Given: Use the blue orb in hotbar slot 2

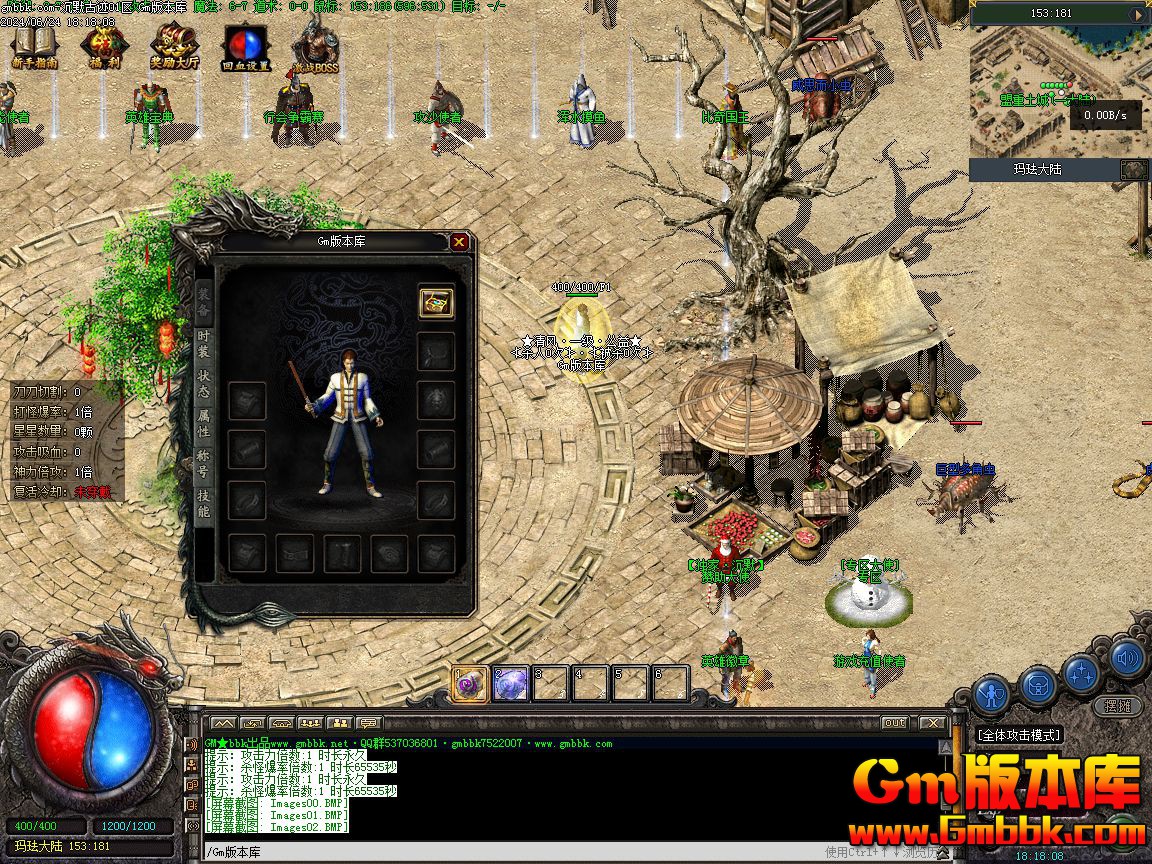Looking at the screenshot, I should [x=511, y=684].
